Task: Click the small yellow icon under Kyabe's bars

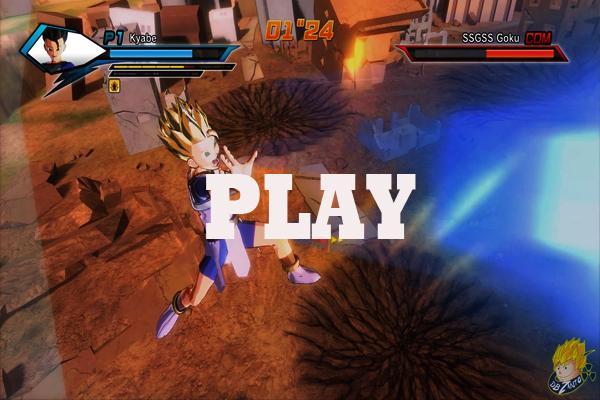Action: (x=115, y=86)
